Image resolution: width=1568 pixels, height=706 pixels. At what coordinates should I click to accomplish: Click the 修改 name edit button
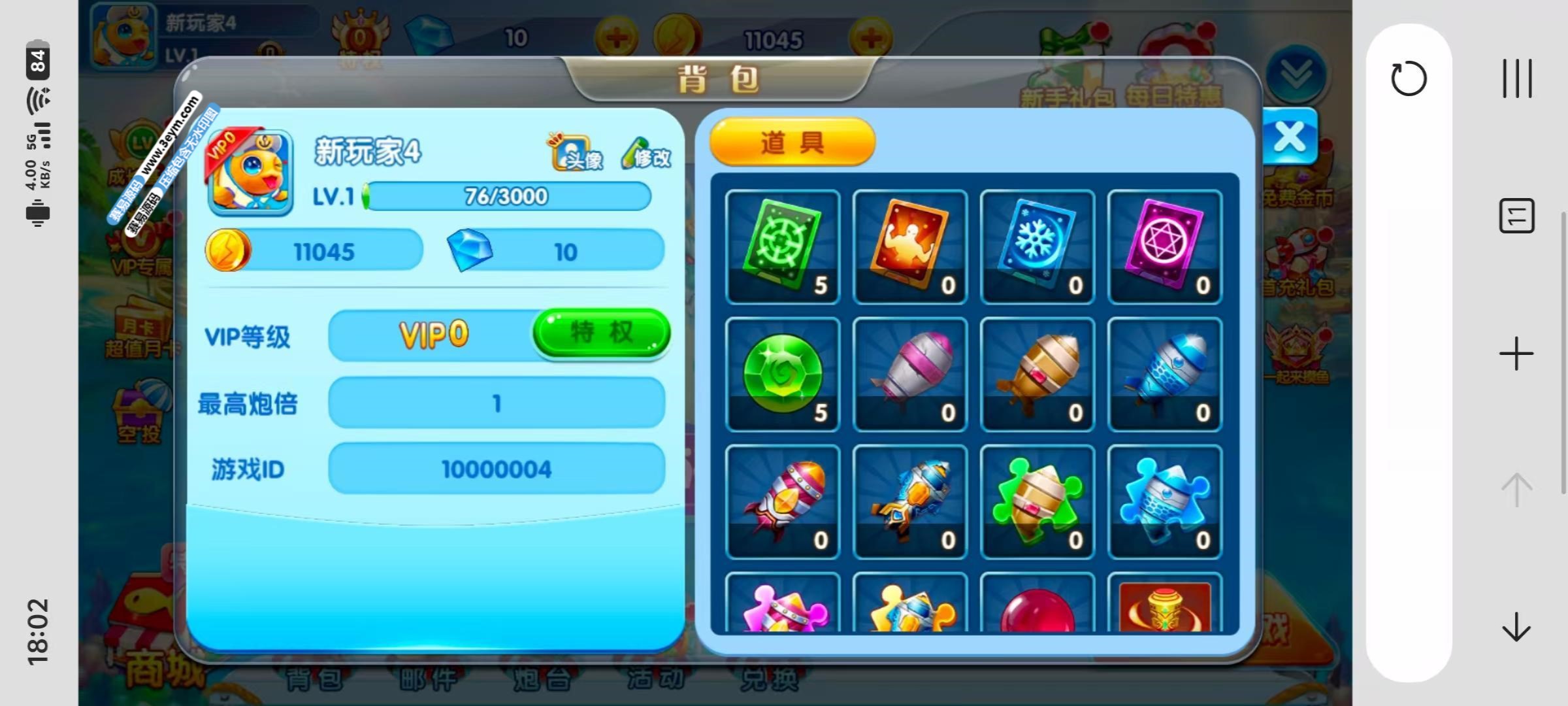point(645,154)
